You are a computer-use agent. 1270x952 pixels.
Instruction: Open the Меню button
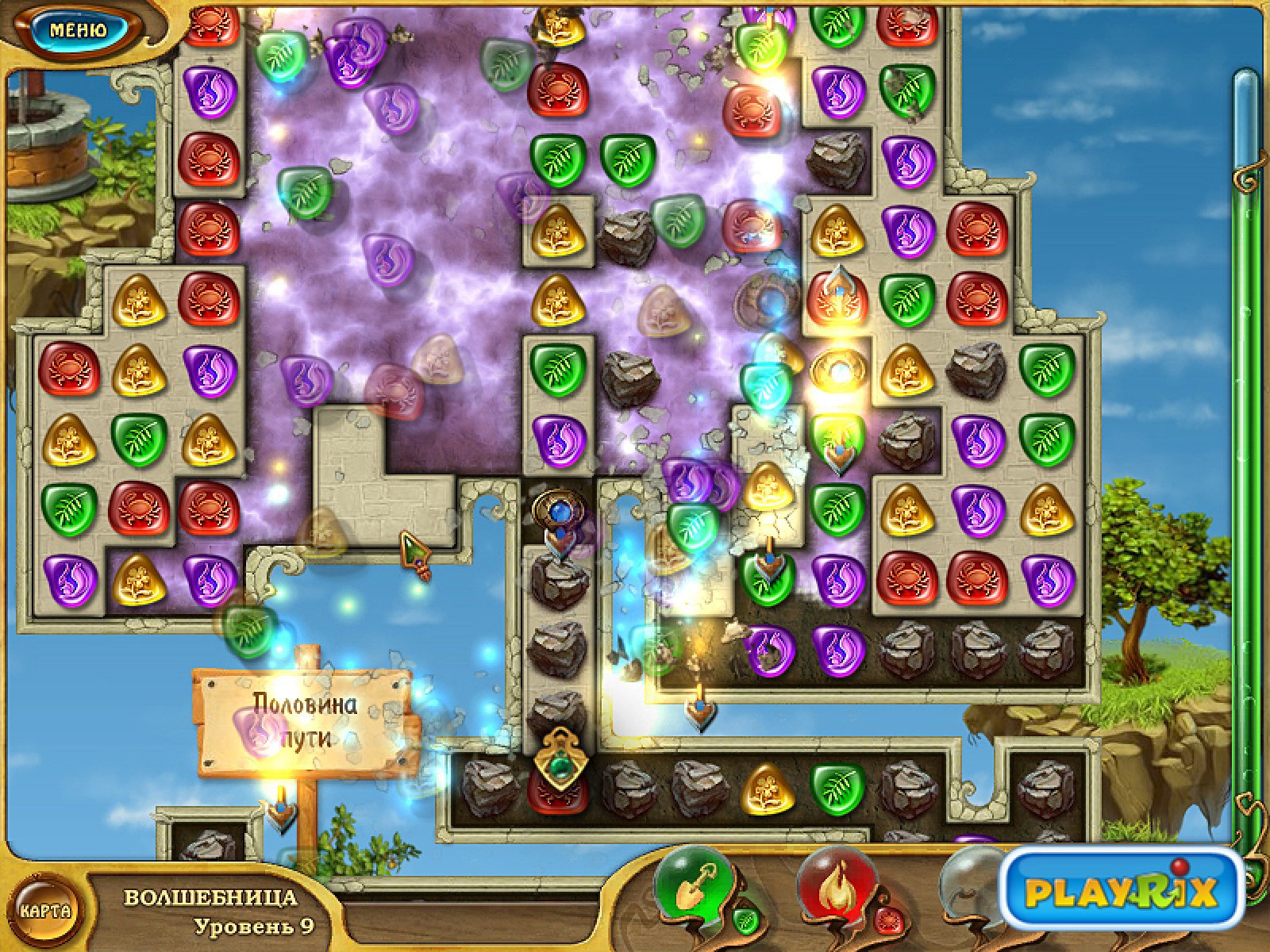78,30
